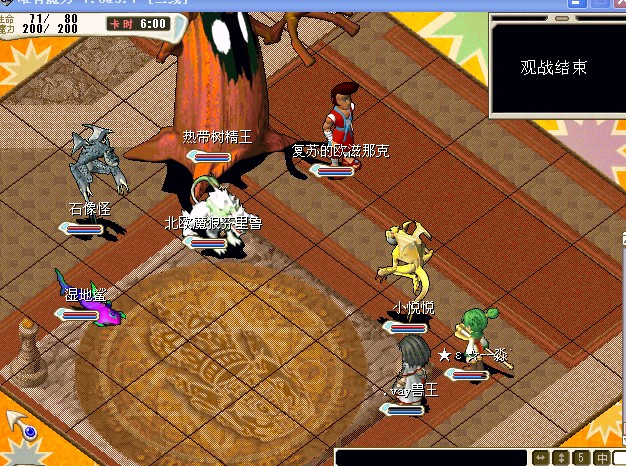Focus the black chat input box
Screen dimensions: 626x466
pyautogui.click(x=430, y=457)
